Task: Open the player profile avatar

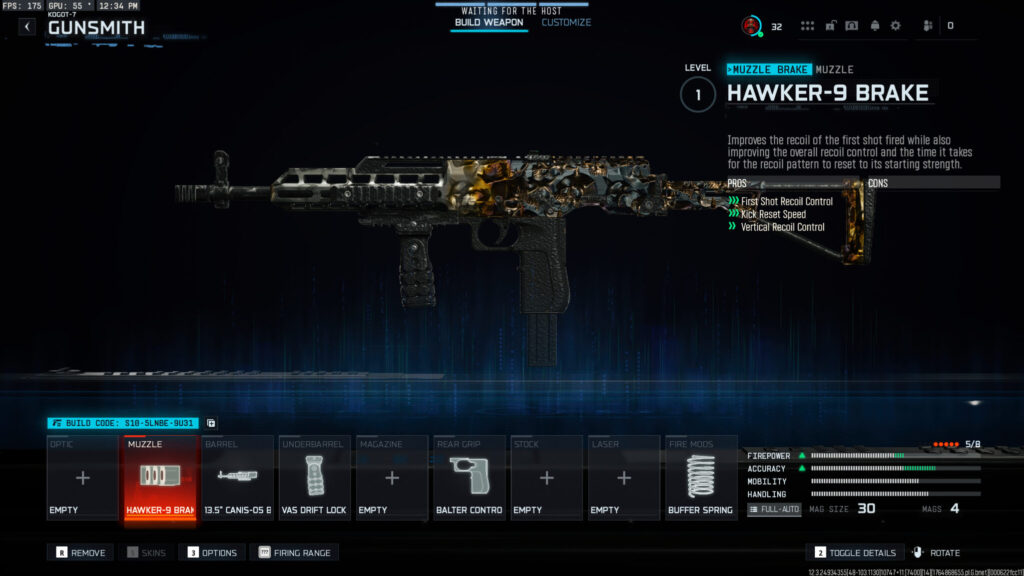Action: pyautogui.click(x=750, y=26)
